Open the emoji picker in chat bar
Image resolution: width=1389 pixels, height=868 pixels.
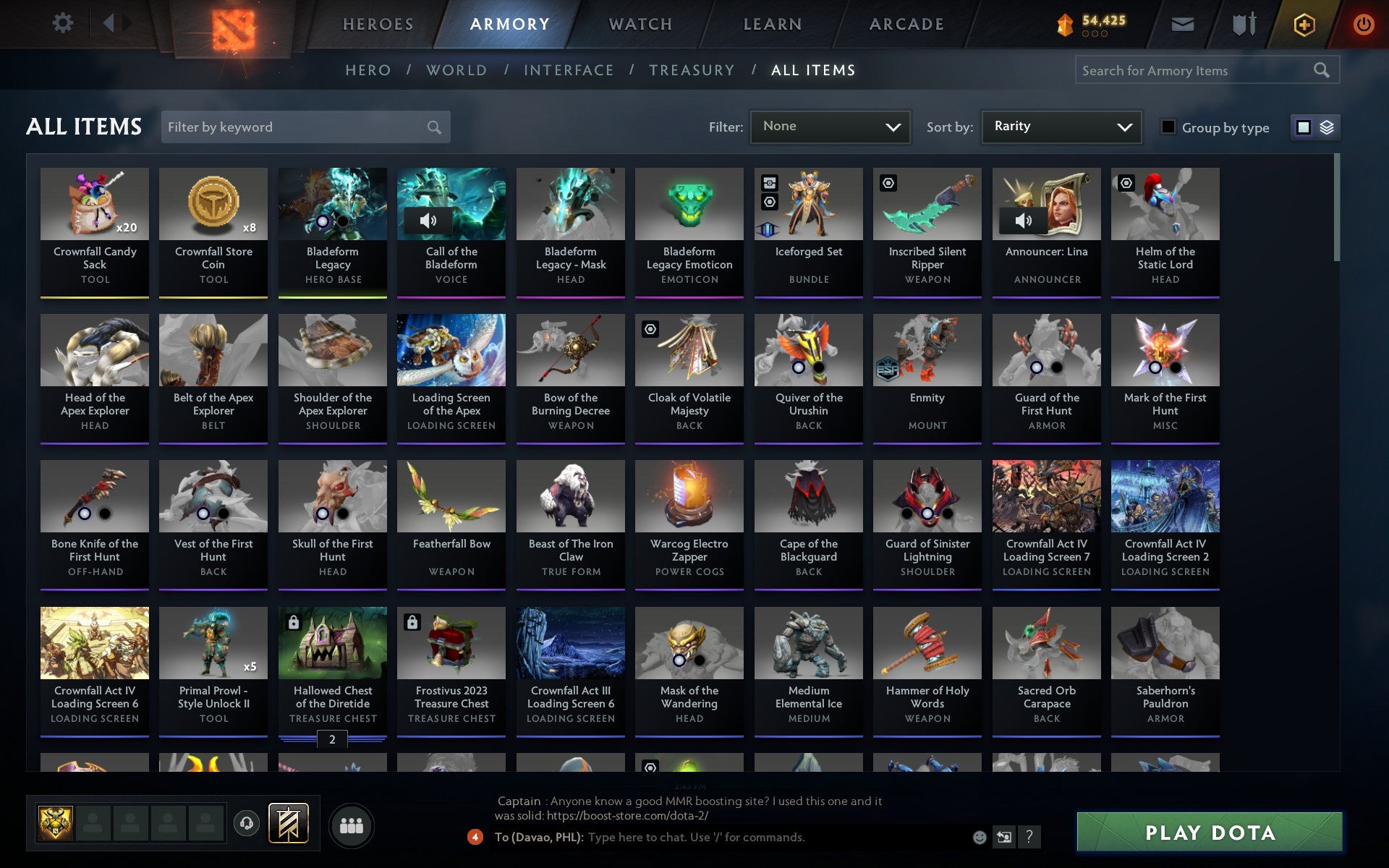point(979,837)
